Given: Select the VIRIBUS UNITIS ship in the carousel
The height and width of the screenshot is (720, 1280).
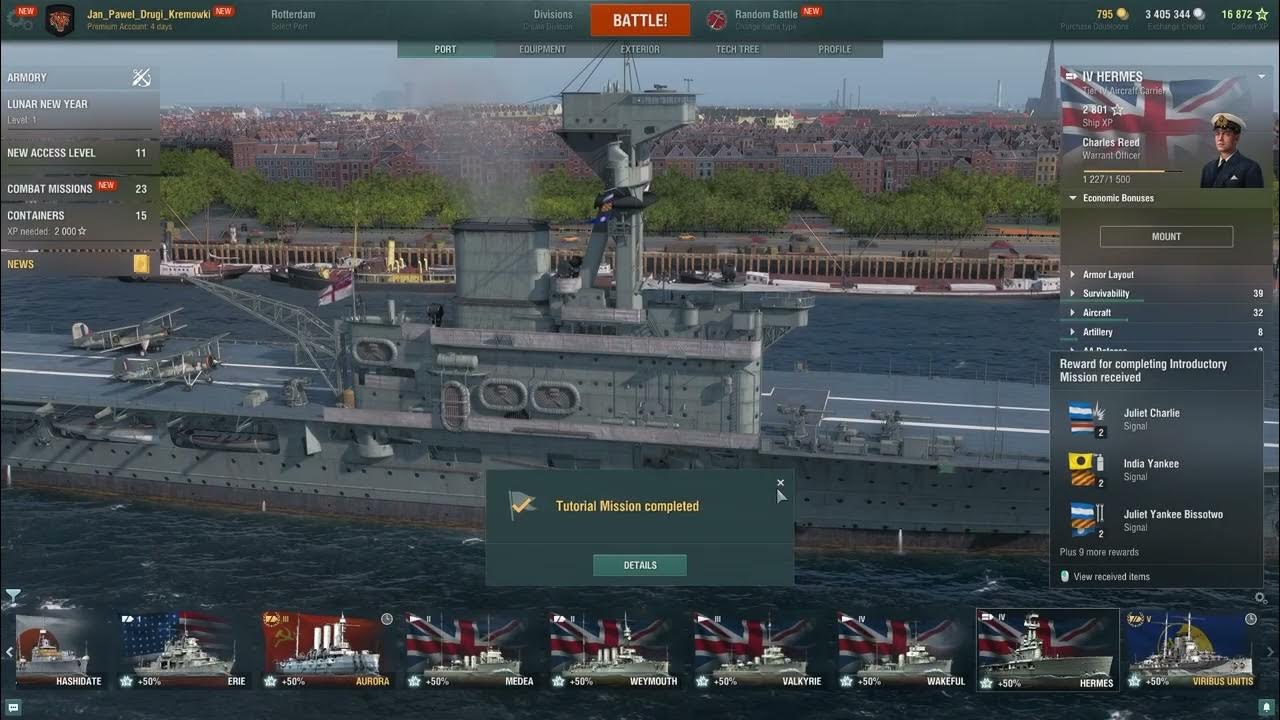Looking at the screenshot, I should [1190, 650].
